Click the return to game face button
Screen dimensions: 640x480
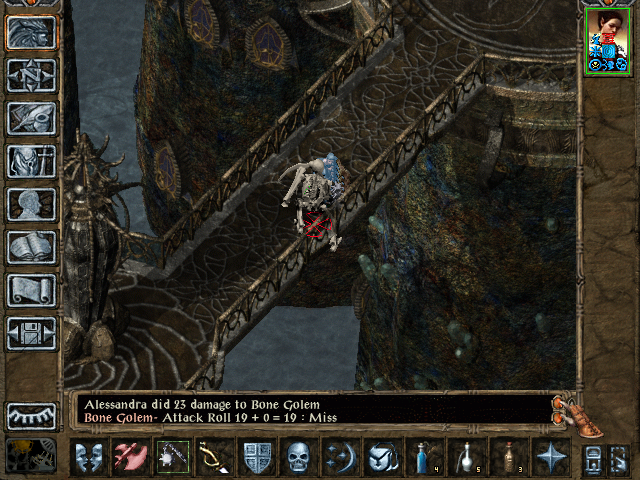[x=32, y=32]
